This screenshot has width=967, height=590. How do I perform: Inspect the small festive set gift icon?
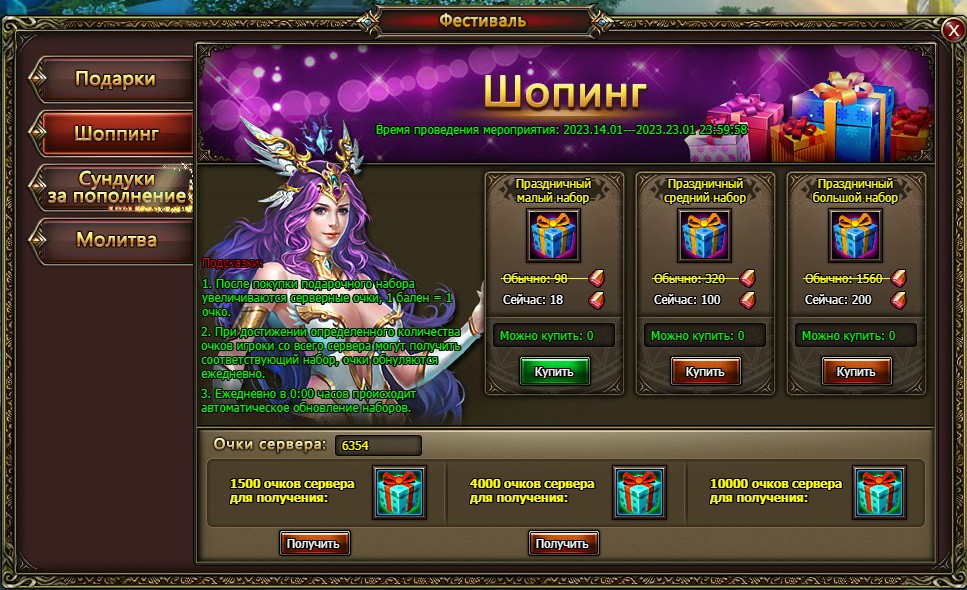tap(554, 236)
